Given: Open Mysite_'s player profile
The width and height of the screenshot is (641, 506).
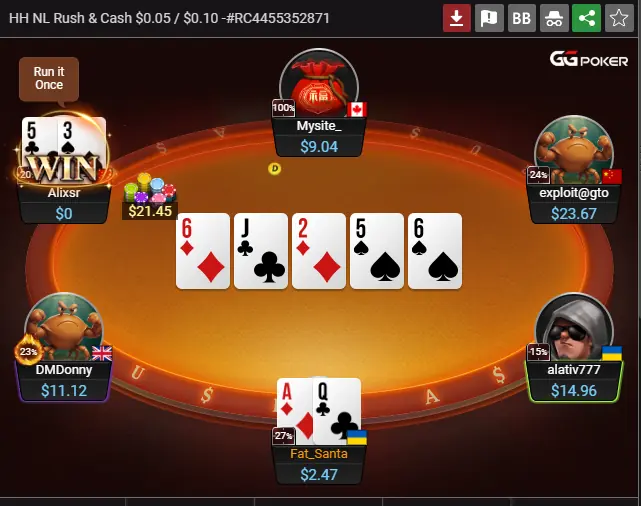Looking at the screenshot, I should (318, 86).
